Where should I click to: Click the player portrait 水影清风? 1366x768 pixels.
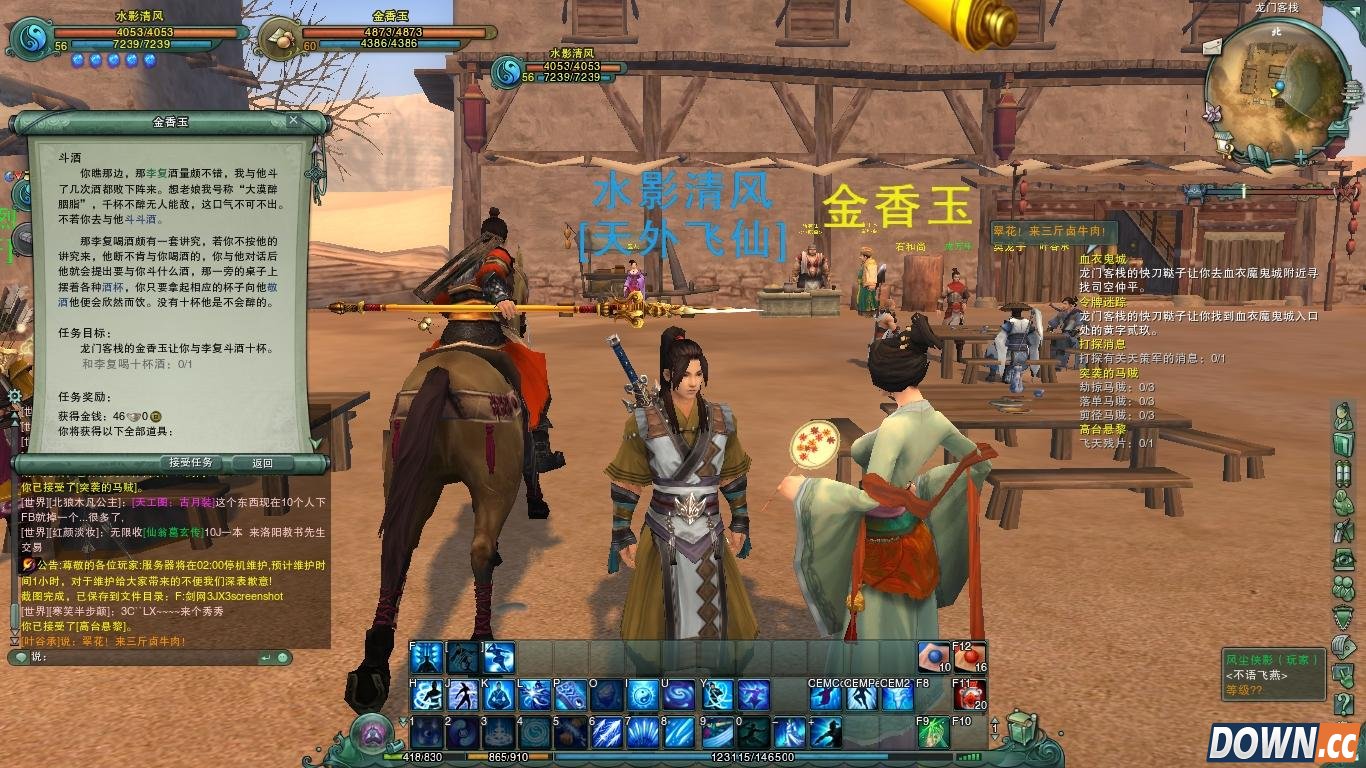tap(30, 39)
